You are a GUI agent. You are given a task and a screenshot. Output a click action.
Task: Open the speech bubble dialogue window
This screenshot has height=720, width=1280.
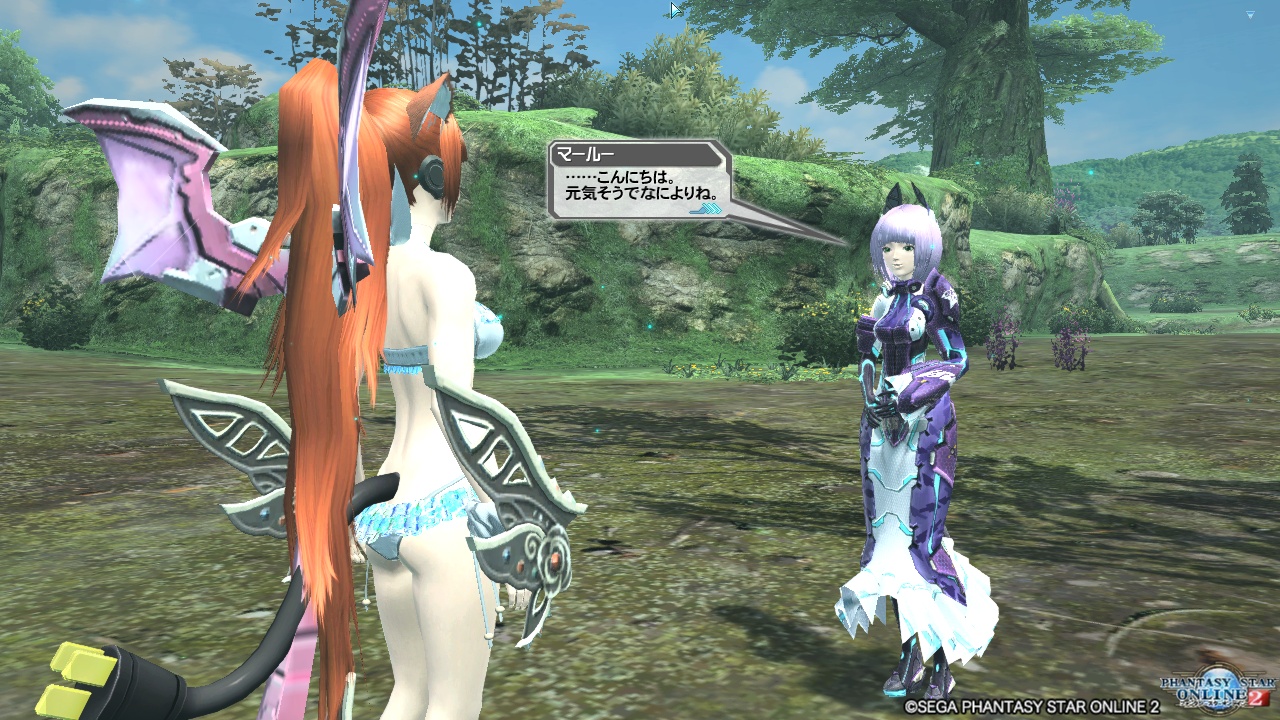tap(640, 180)
